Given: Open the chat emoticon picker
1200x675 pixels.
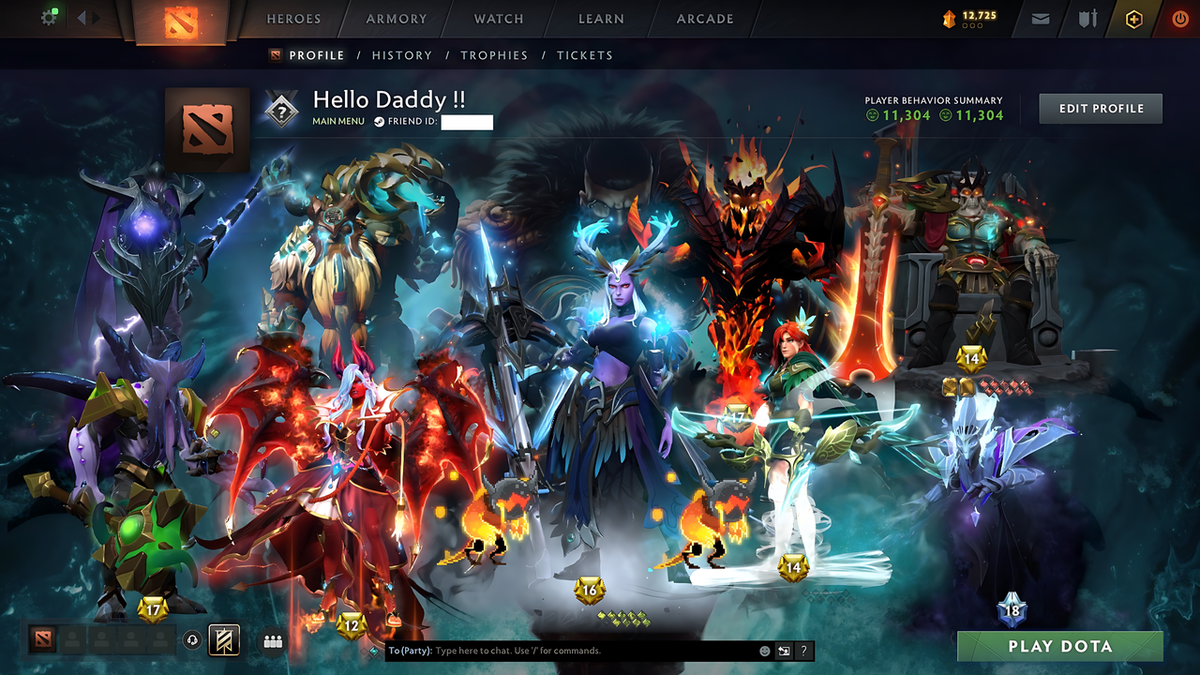Looking at the screenshot, I should coord(765,651).
